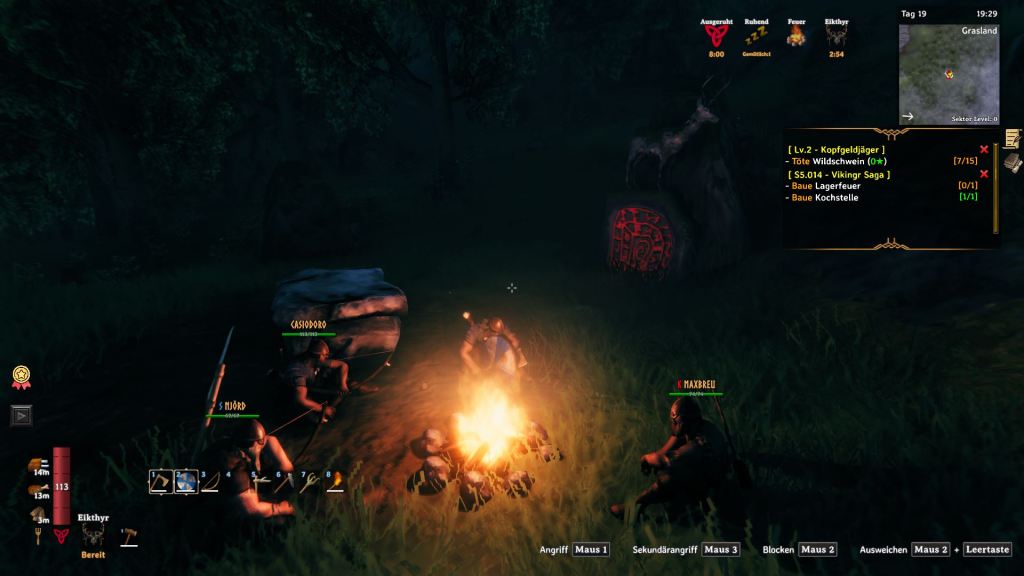Activate the Eikthyr forsaken power icon
Image resolution: width=1024 pixels, height=576 pixels.
92,537
